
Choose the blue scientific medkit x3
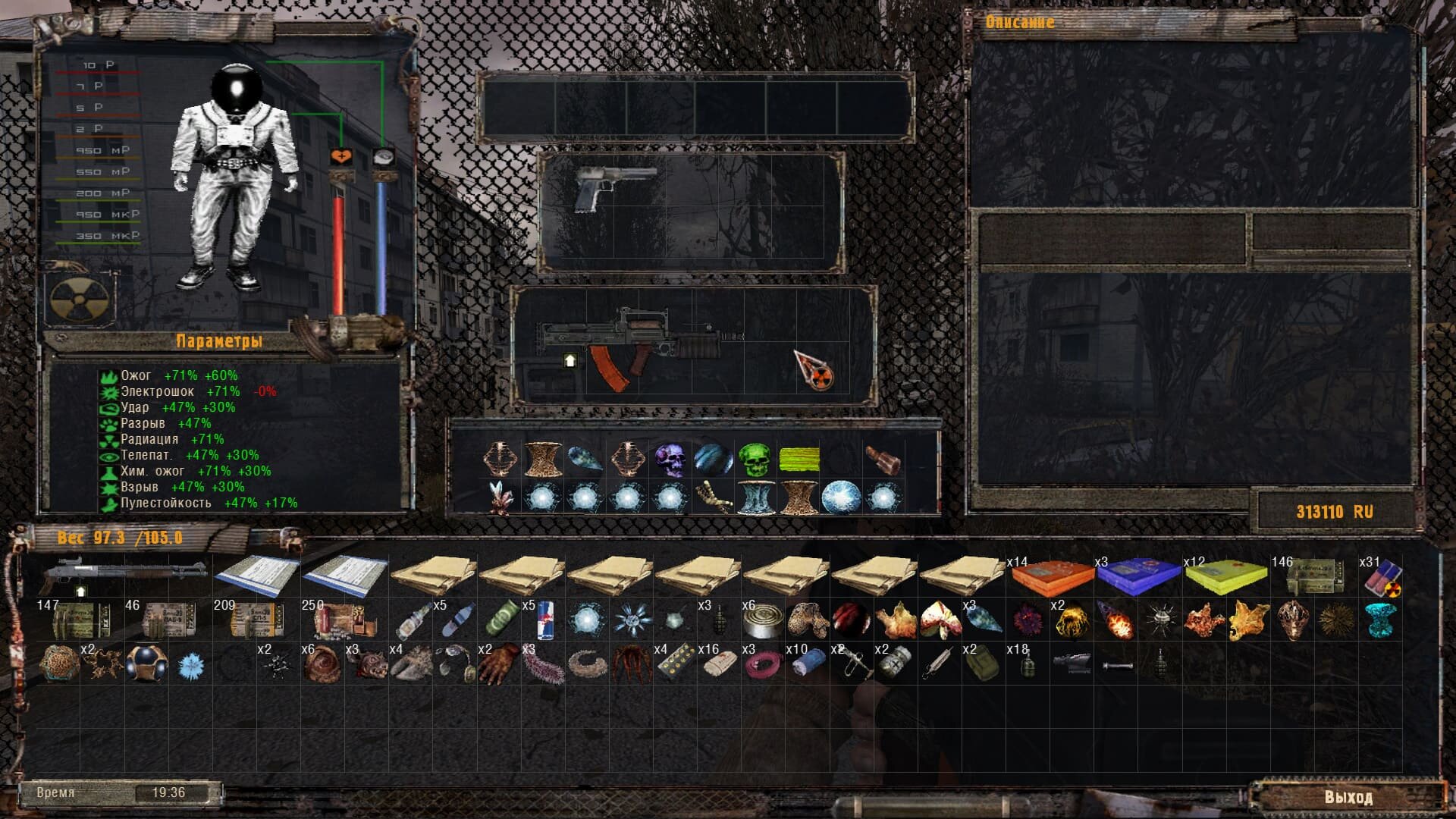point(1139,578)
